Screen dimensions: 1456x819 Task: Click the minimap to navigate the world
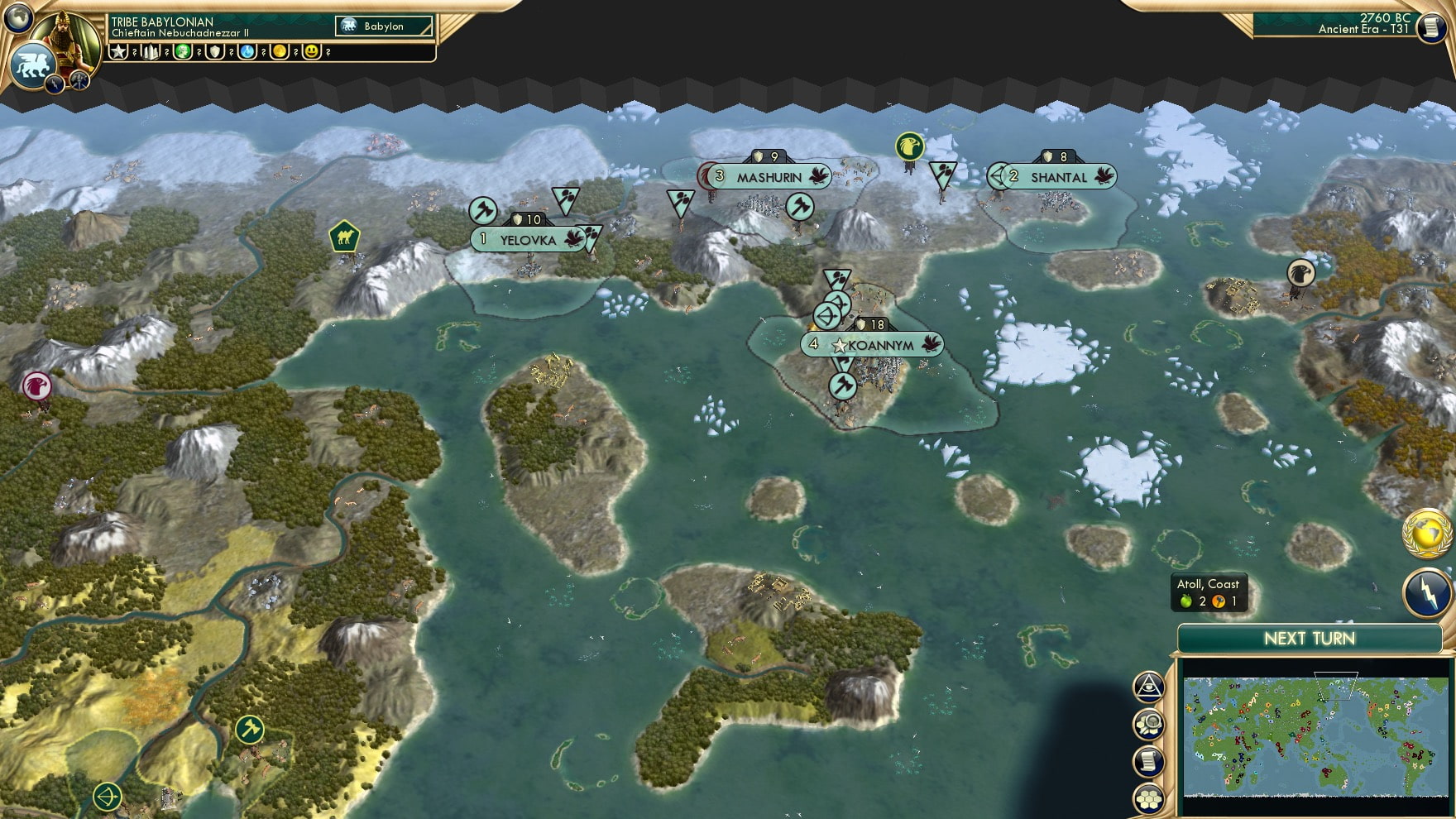pos(1315,736)
